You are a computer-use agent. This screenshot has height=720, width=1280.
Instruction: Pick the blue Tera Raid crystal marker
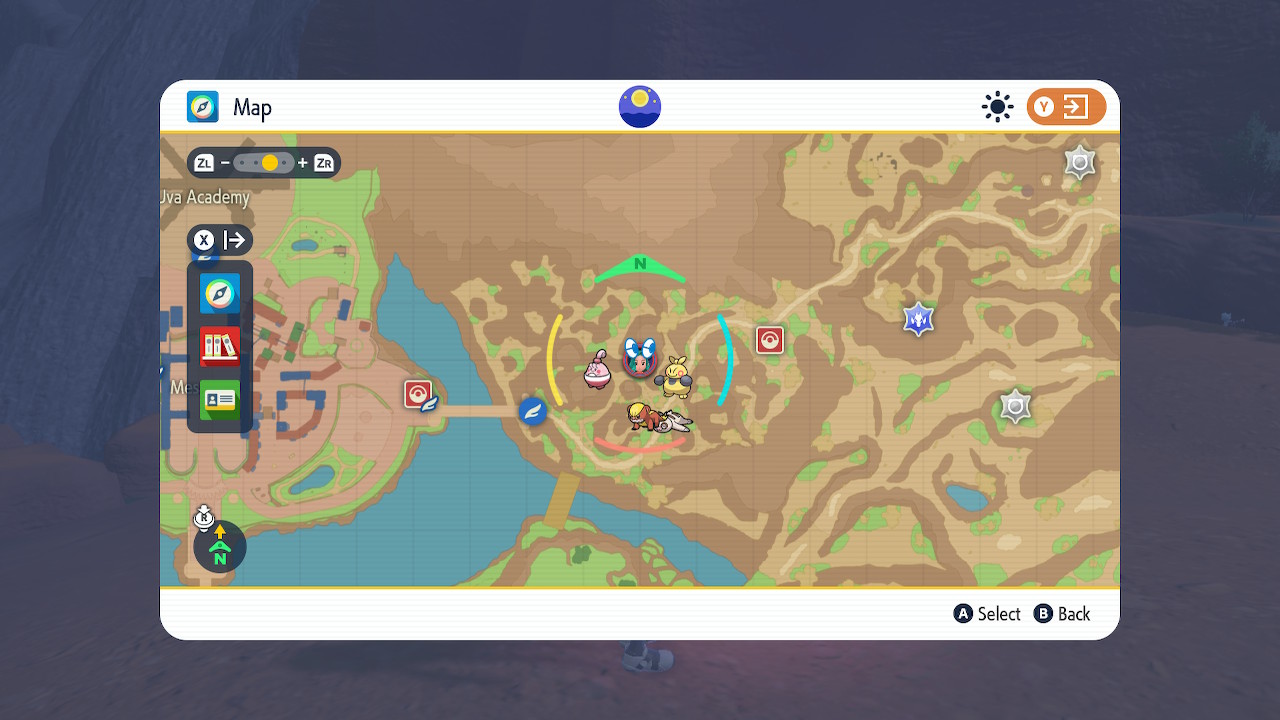coord(918,319)
